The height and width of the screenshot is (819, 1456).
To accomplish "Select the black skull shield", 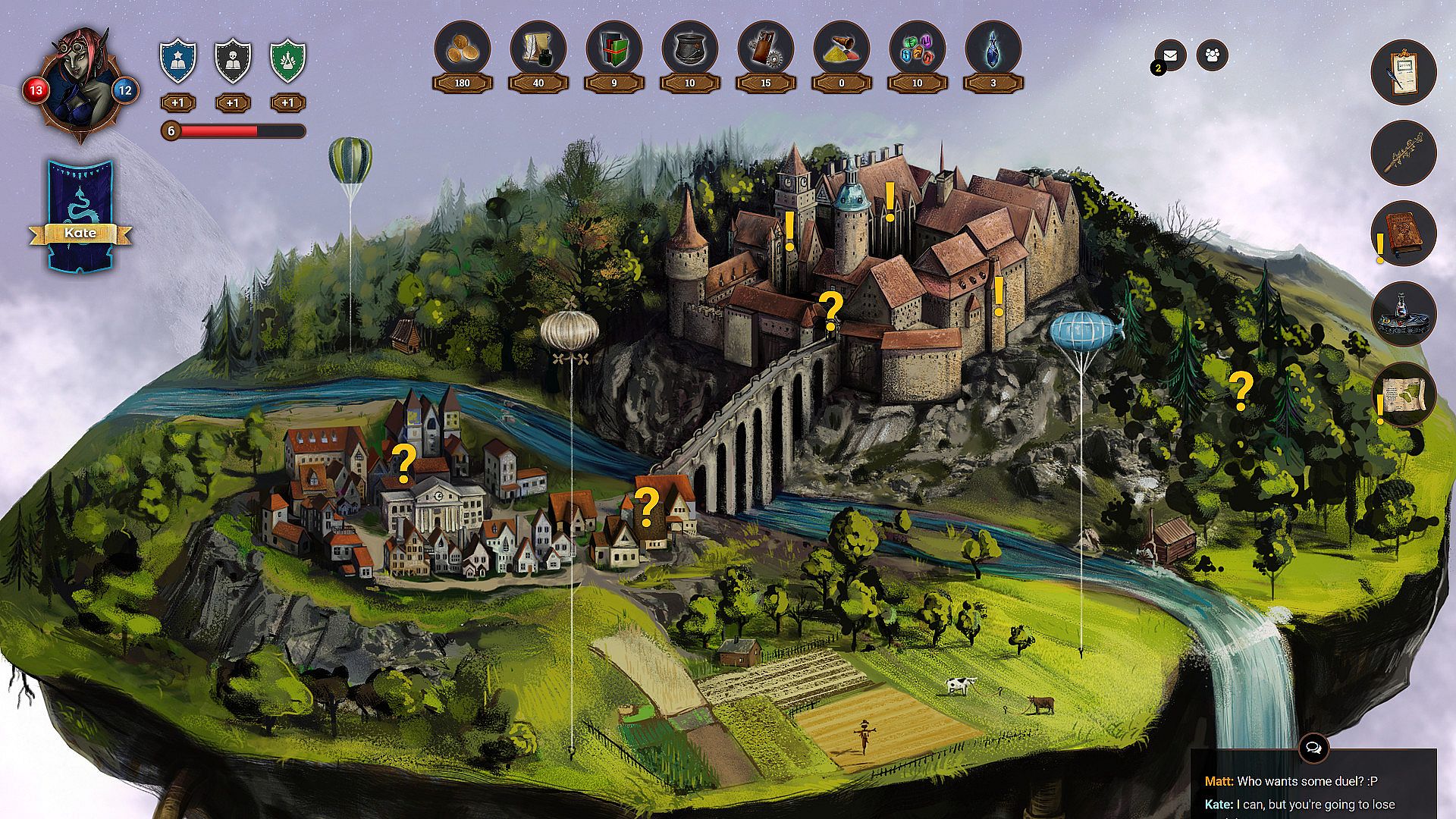I will pyautogui.click(x=233, y=61).
